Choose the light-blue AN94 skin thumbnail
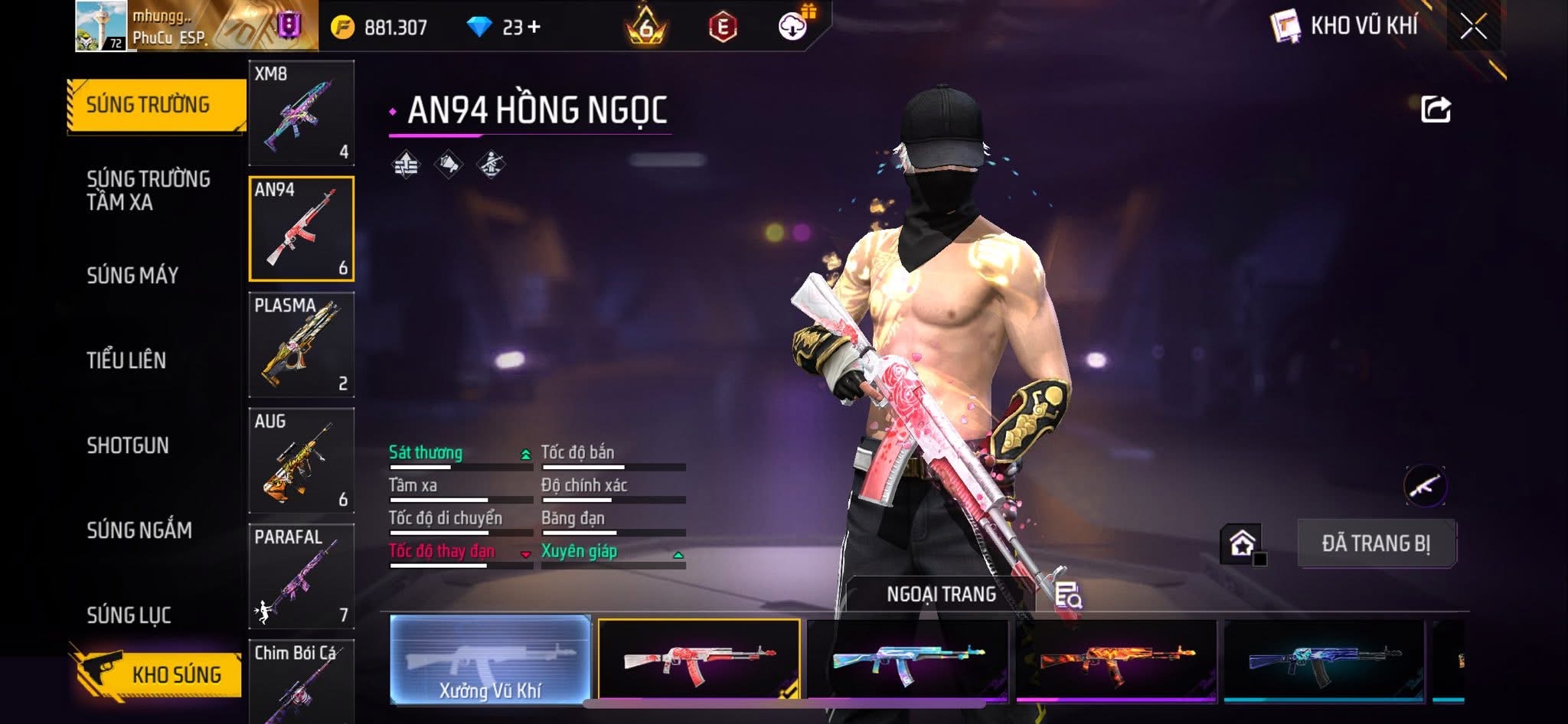The height and width of the screenshot is (724, 1568). click(908, 660)
